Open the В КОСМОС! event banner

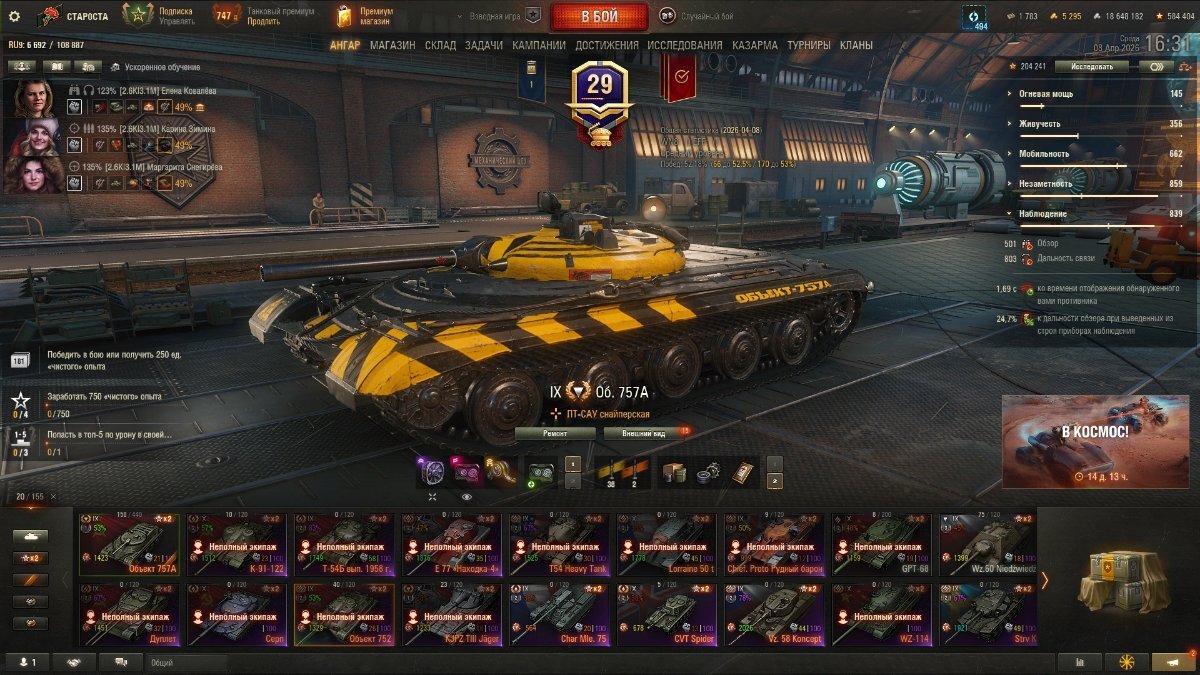point(1095,440)
